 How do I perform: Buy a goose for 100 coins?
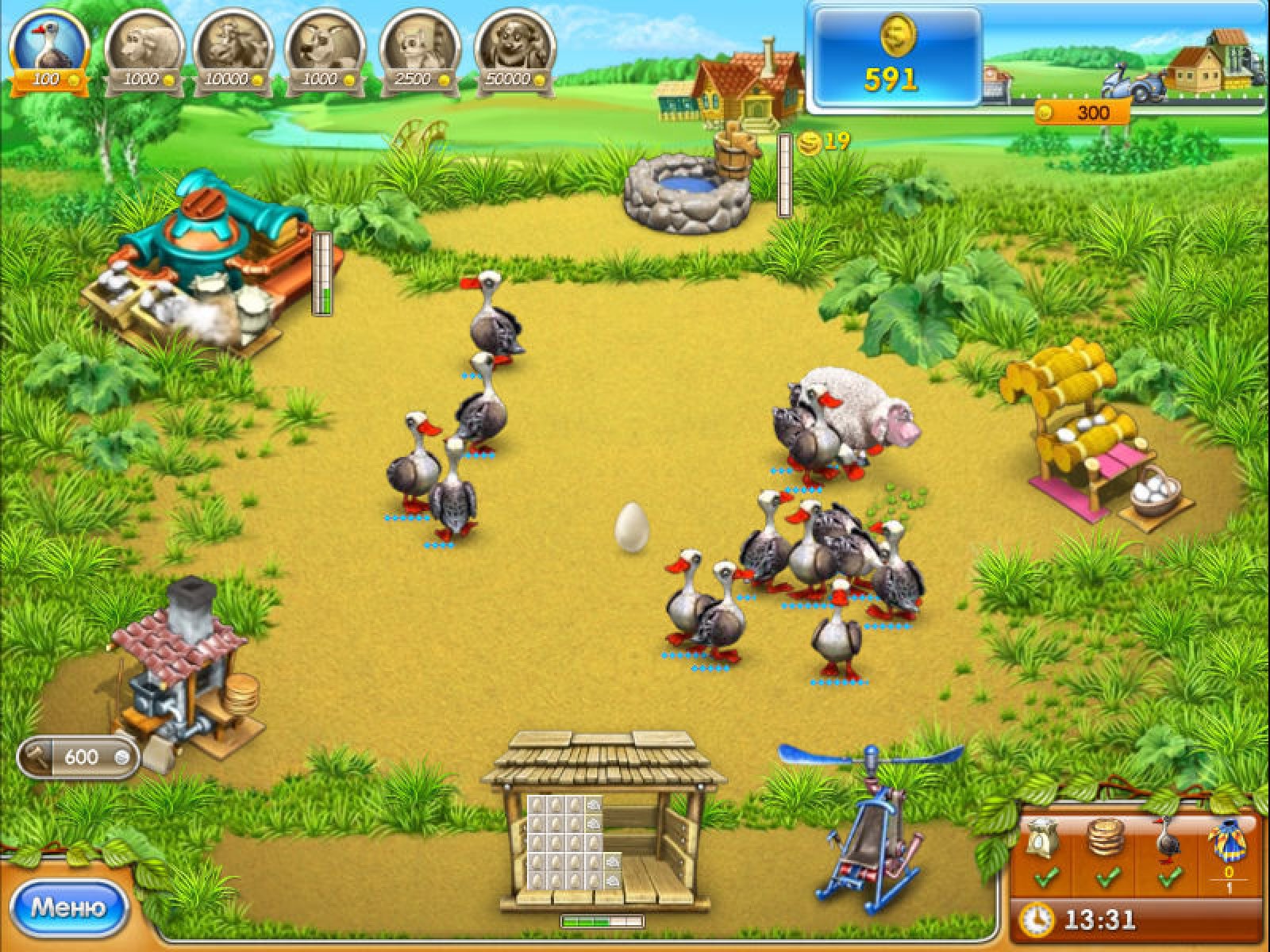click(x=49, y=49)
